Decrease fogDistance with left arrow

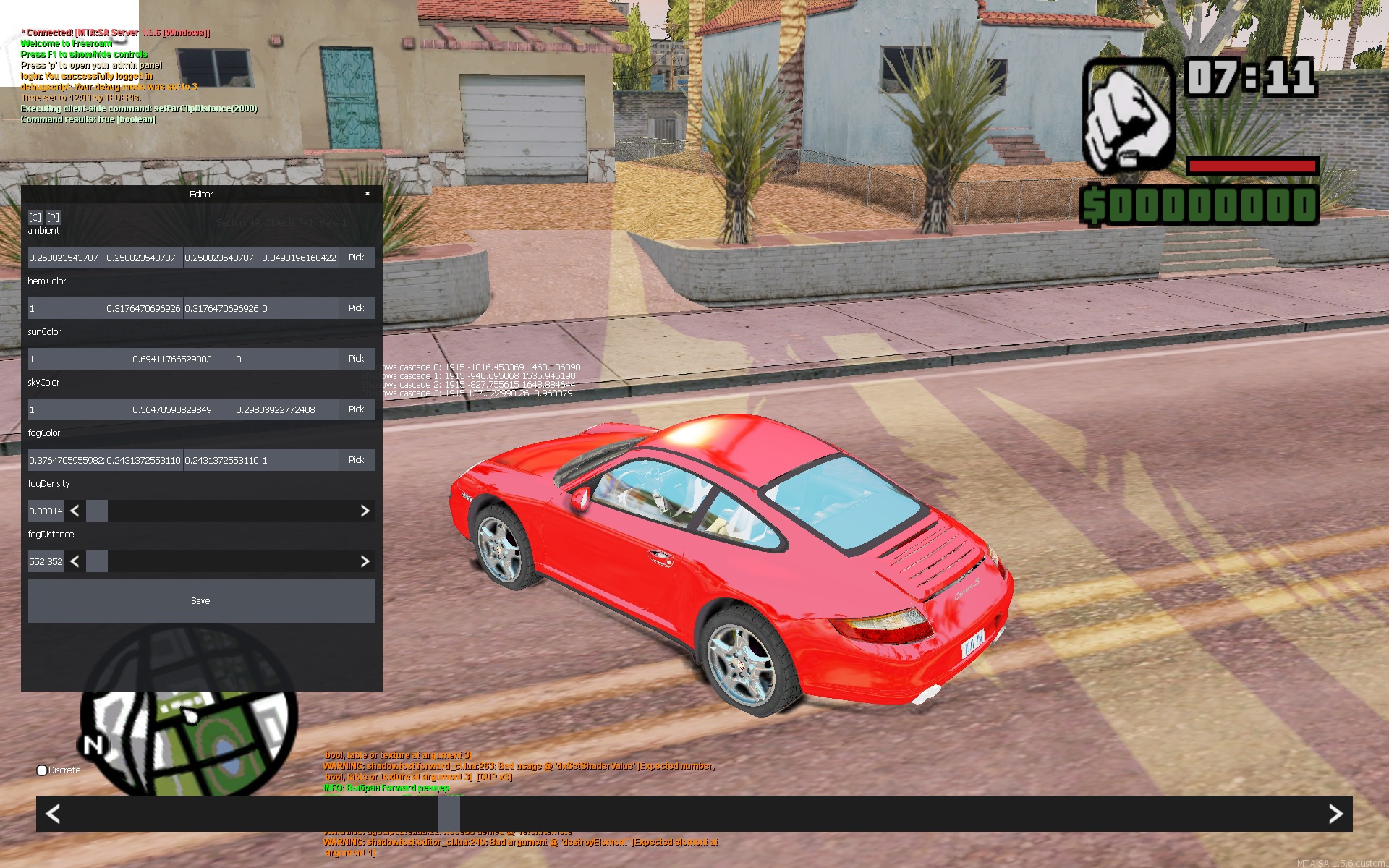(75, 561)
